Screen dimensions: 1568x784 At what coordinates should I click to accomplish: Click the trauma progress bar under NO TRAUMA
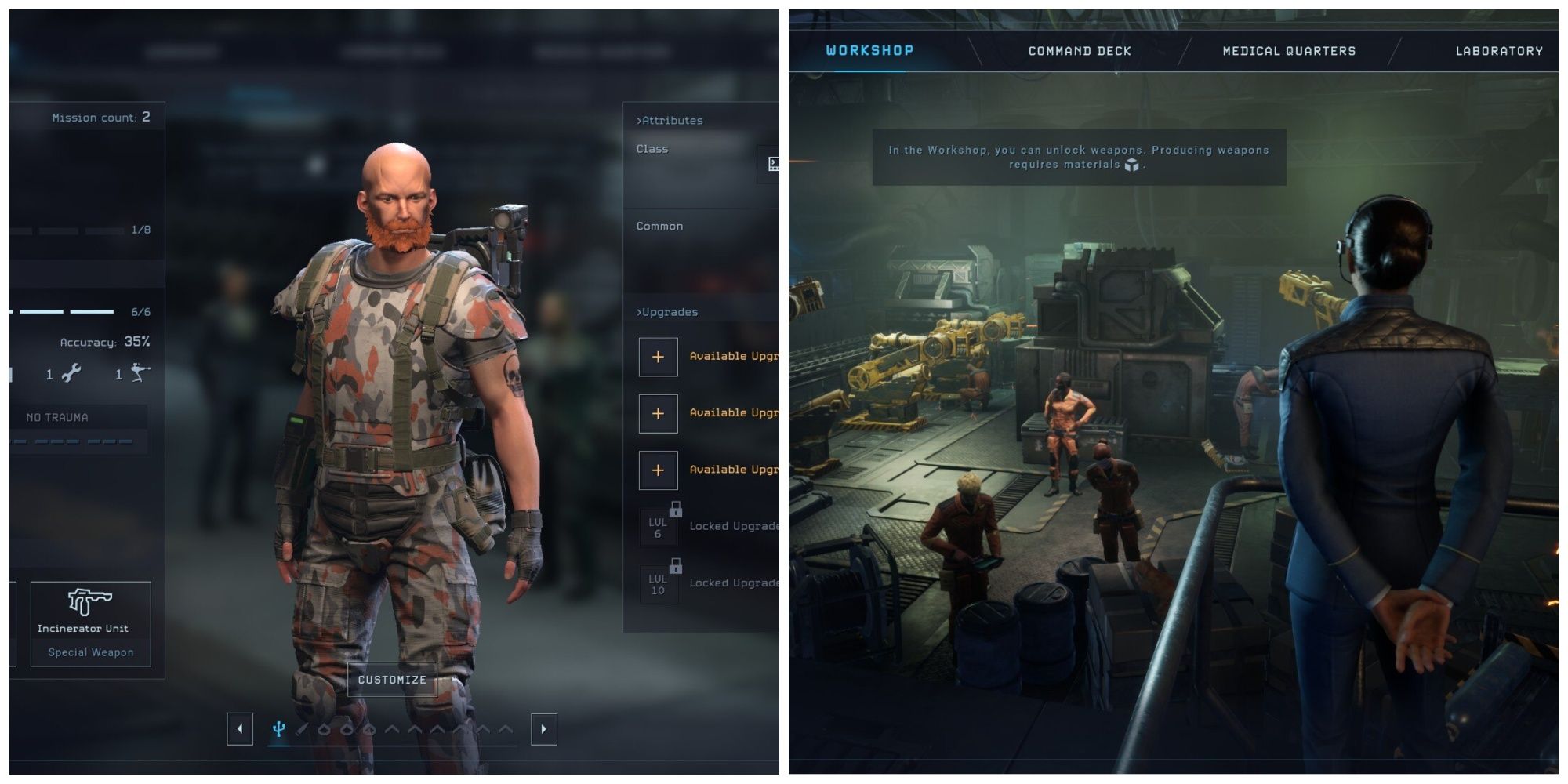[67, 441]
